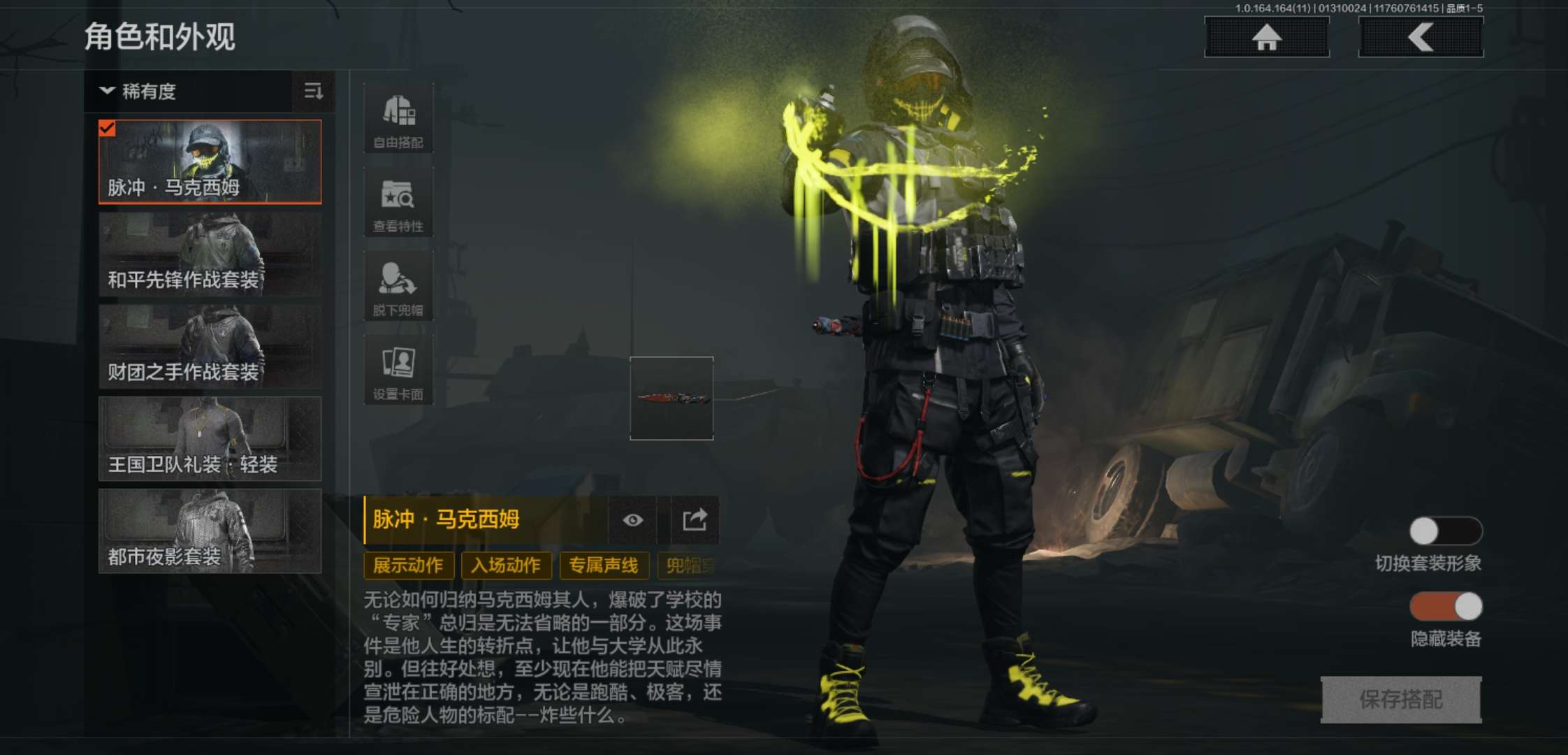Click the eye preview icon near outfit name
This screenshot has height=755, width=1568.
point(633,520)
